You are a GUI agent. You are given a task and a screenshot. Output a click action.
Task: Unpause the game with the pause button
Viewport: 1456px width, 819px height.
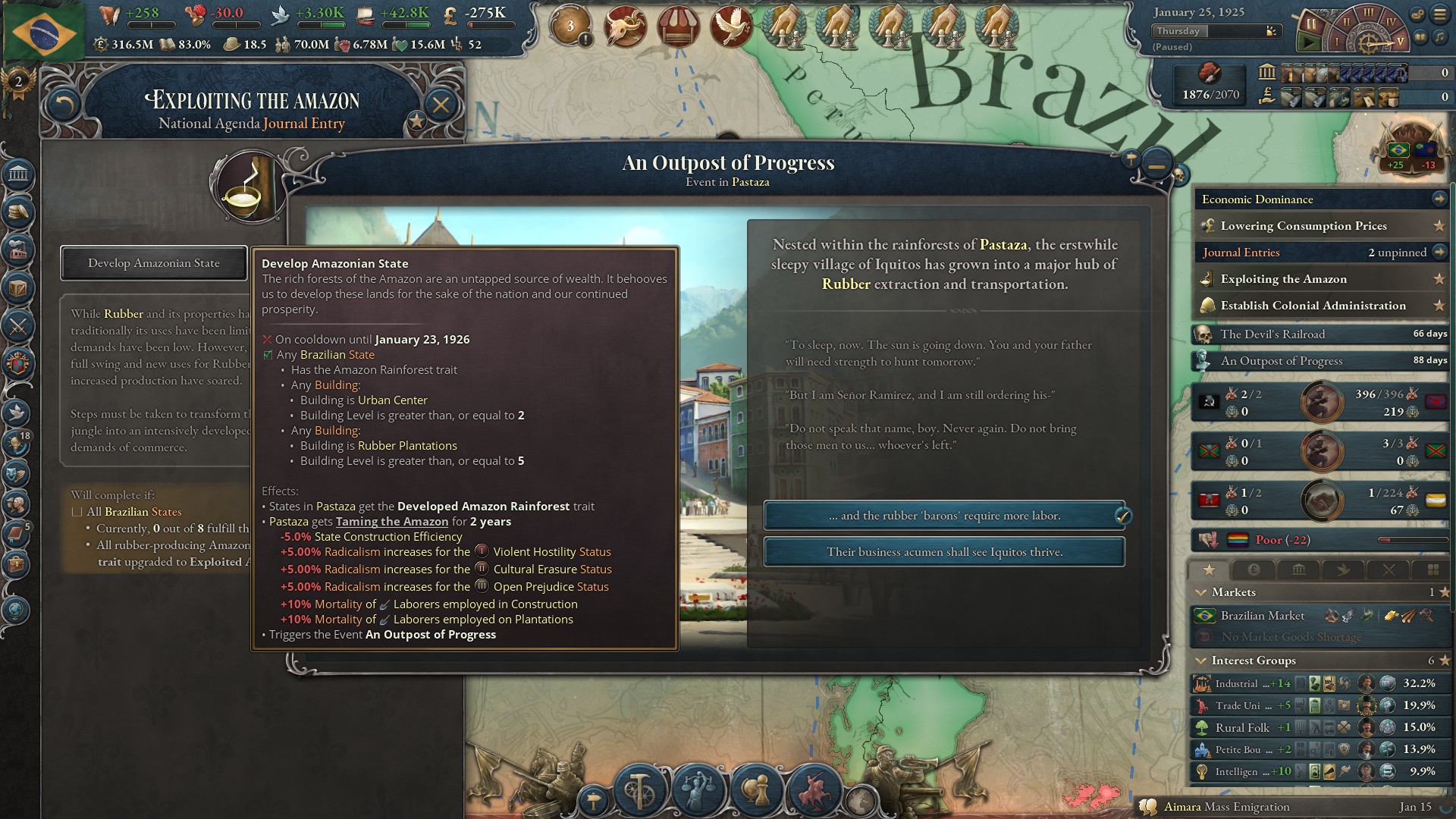pos(1311,24)
